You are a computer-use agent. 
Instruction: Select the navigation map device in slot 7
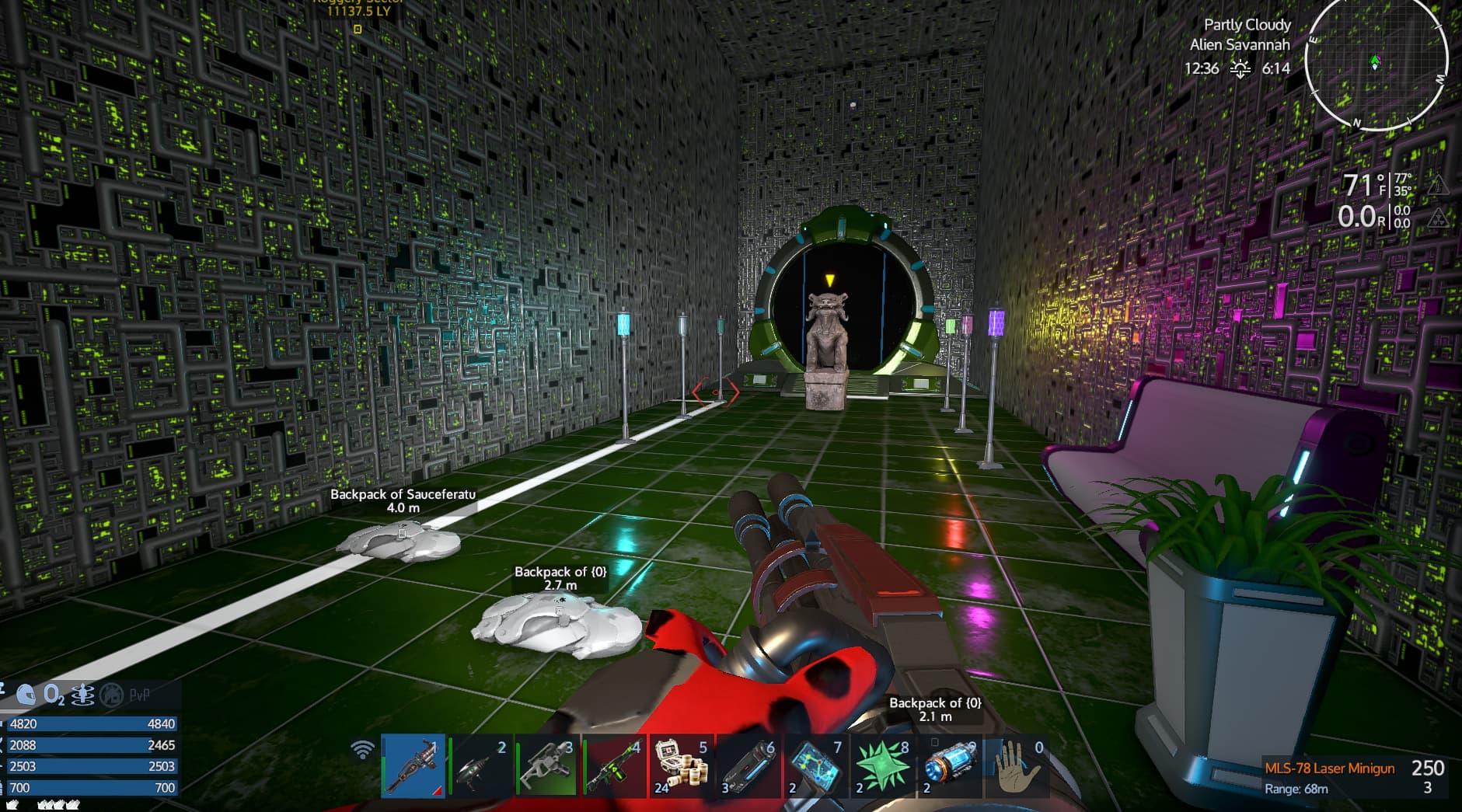coord(816,765)
